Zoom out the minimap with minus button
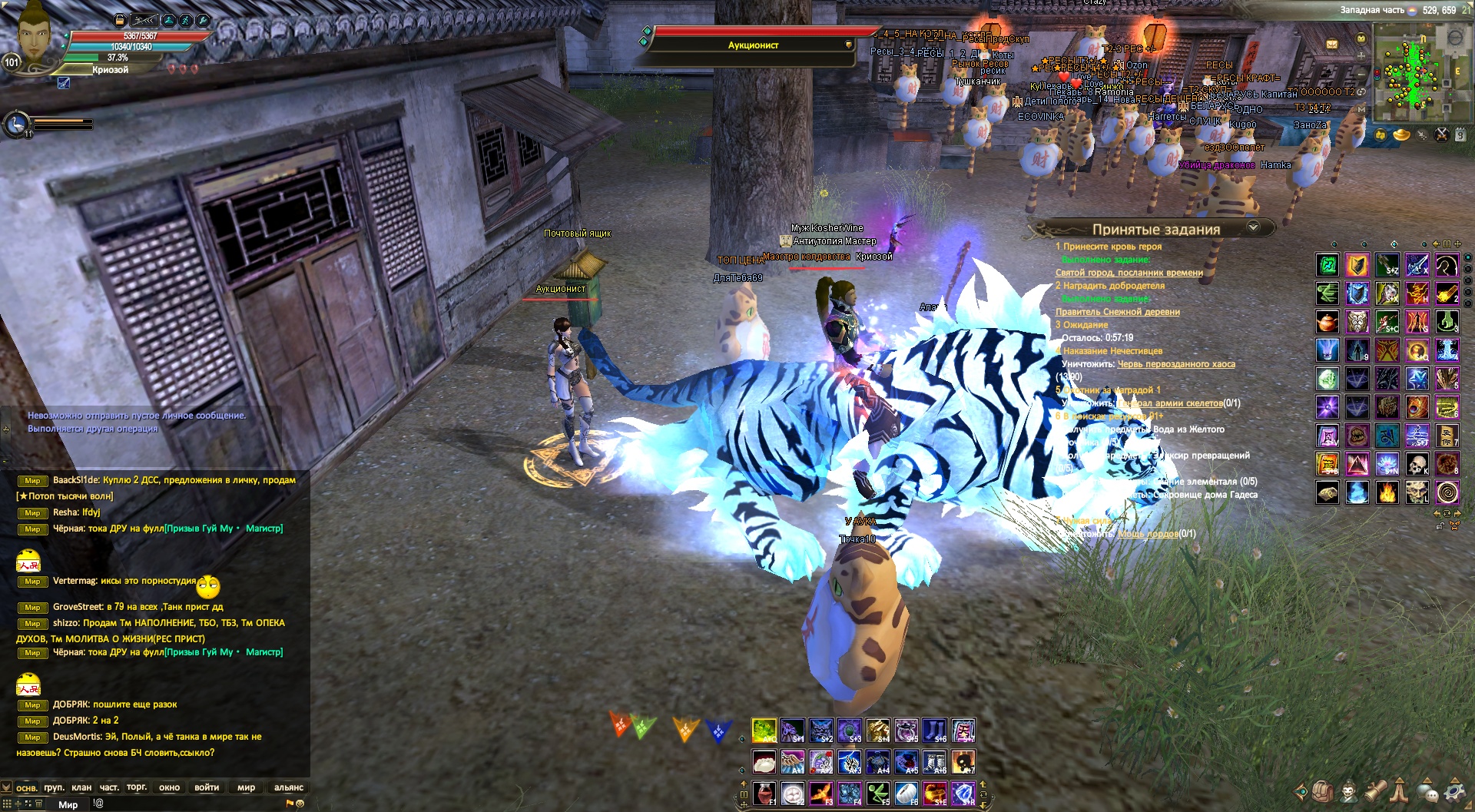1475x812 pixels. click(1362, 72)
